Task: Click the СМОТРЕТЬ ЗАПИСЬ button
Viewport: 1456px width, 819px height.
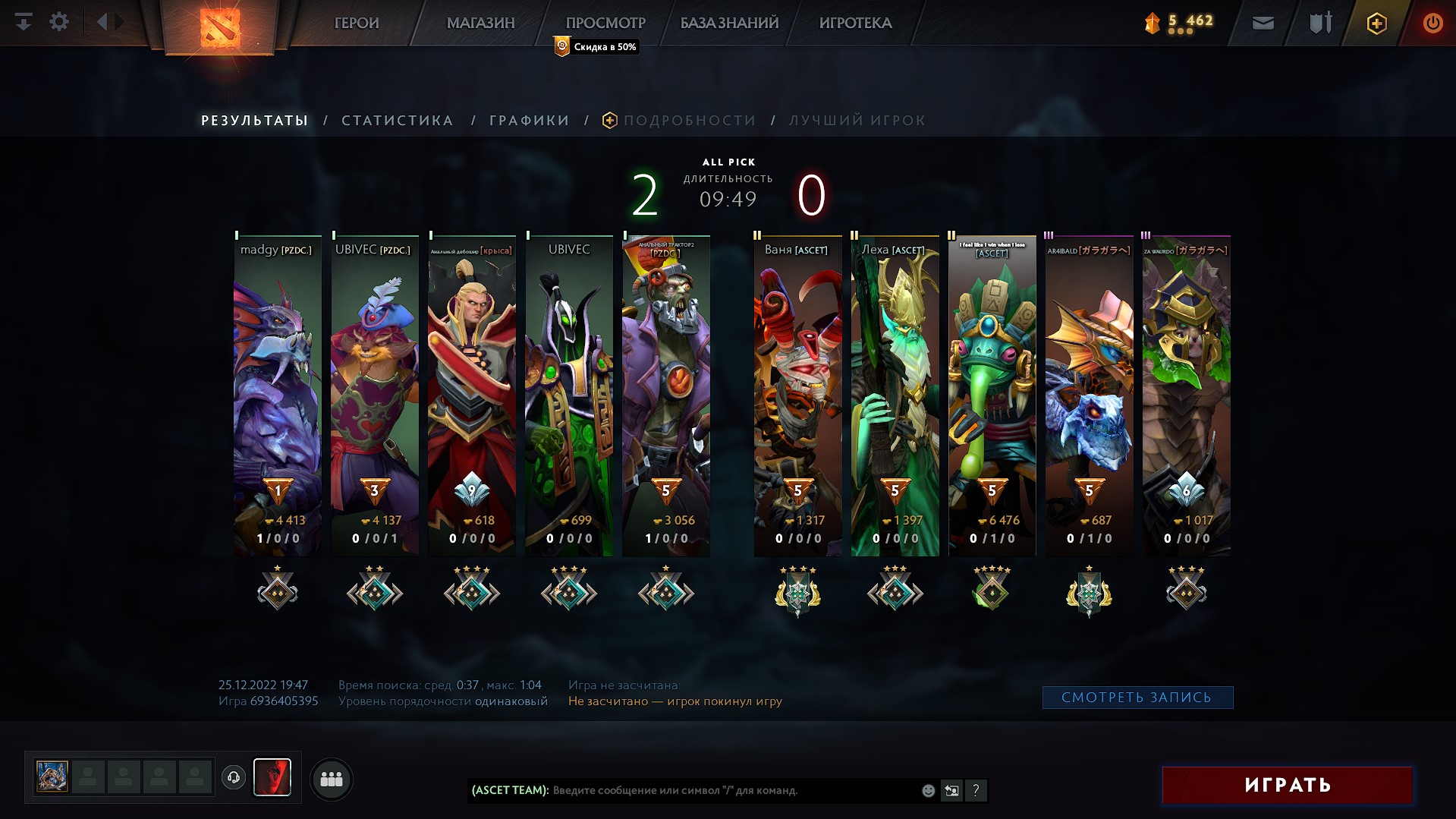Action: click(x=1137, y=697)
